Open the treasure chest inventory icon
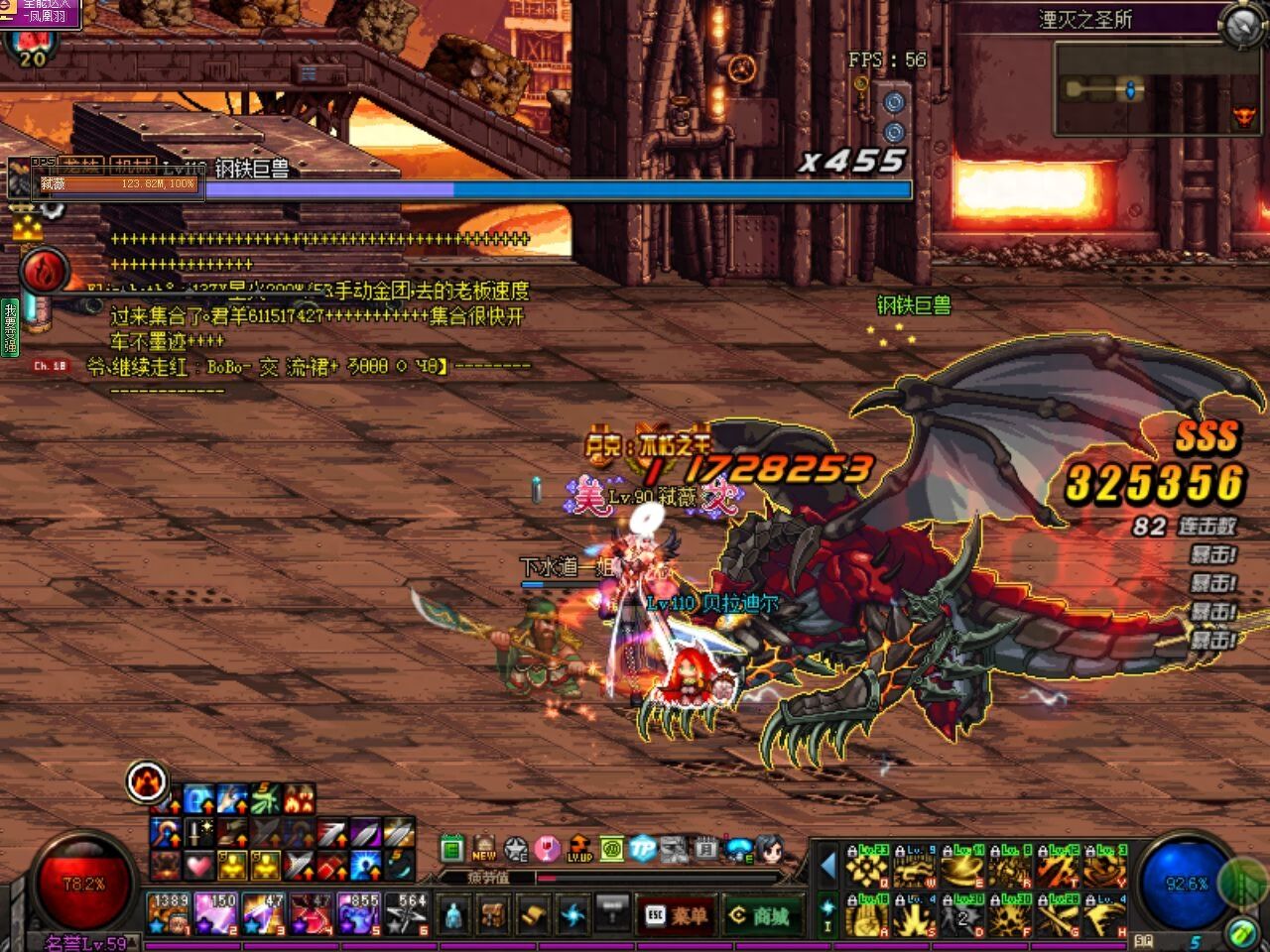The width and height of the screenshot is (1270, 952). [x=492, y=913]
